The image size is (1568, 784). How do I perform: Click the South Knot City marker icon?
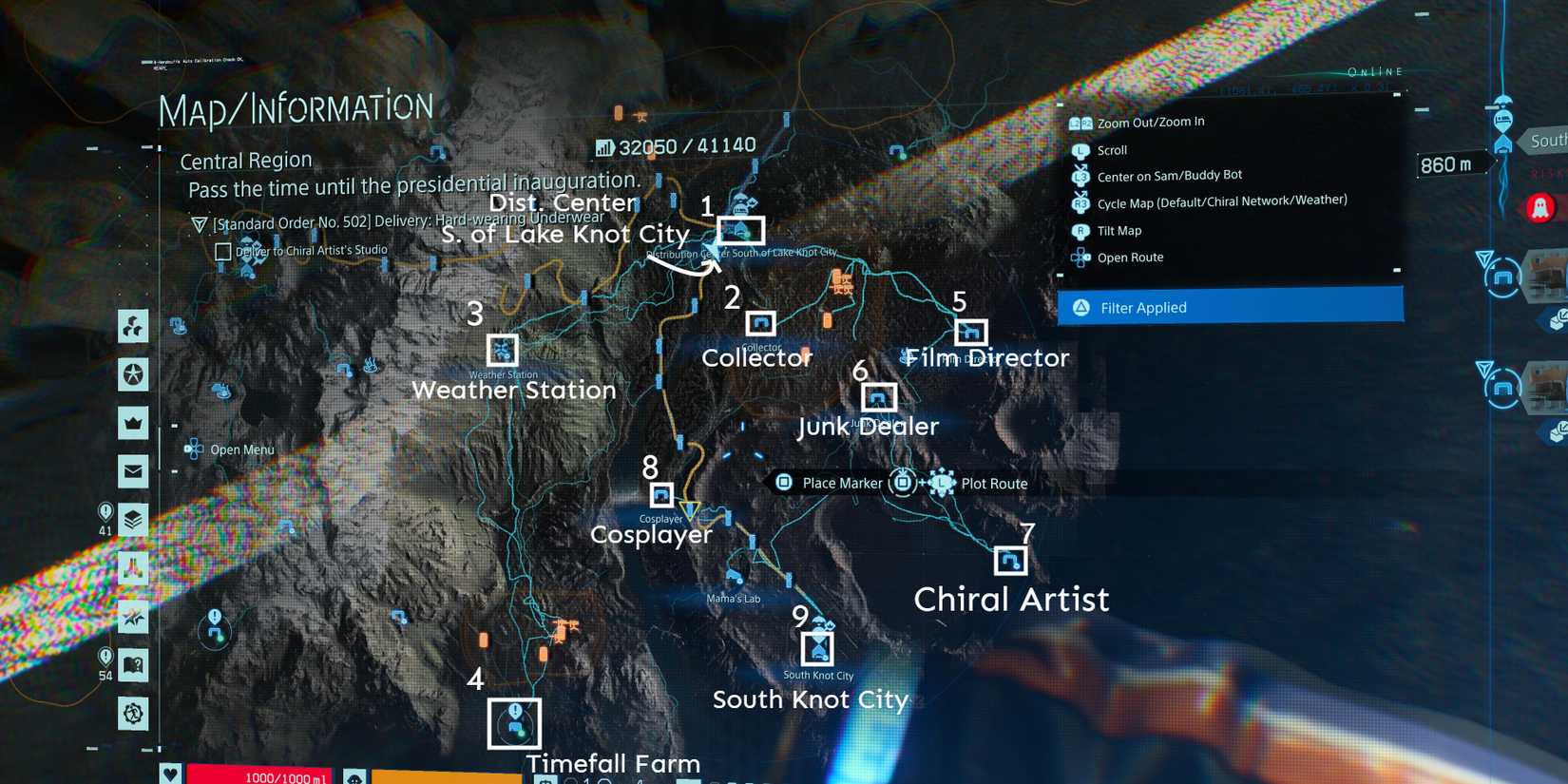pos(817,646)
